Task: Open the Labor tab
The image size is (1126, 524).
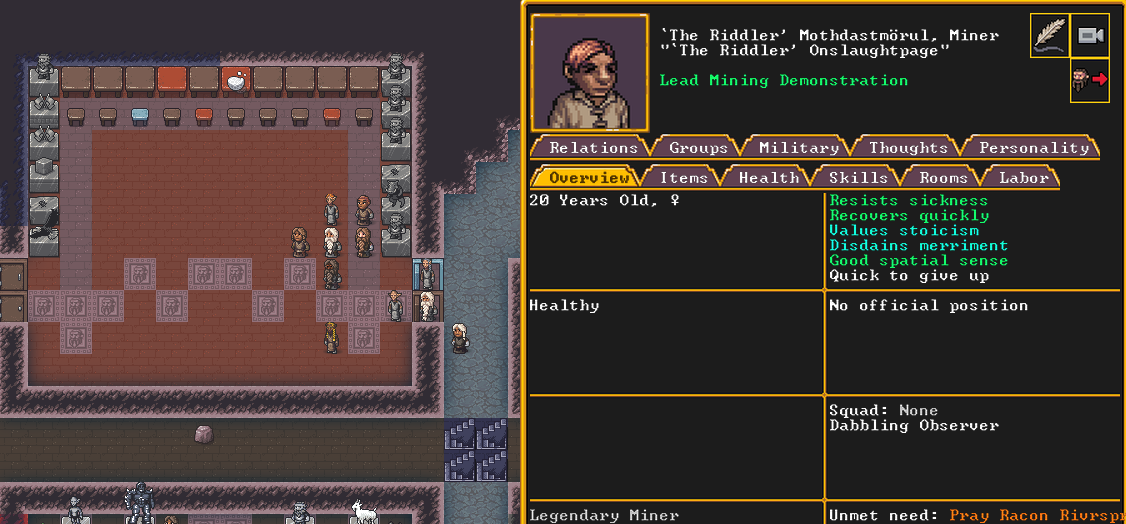Action: 1024,178
